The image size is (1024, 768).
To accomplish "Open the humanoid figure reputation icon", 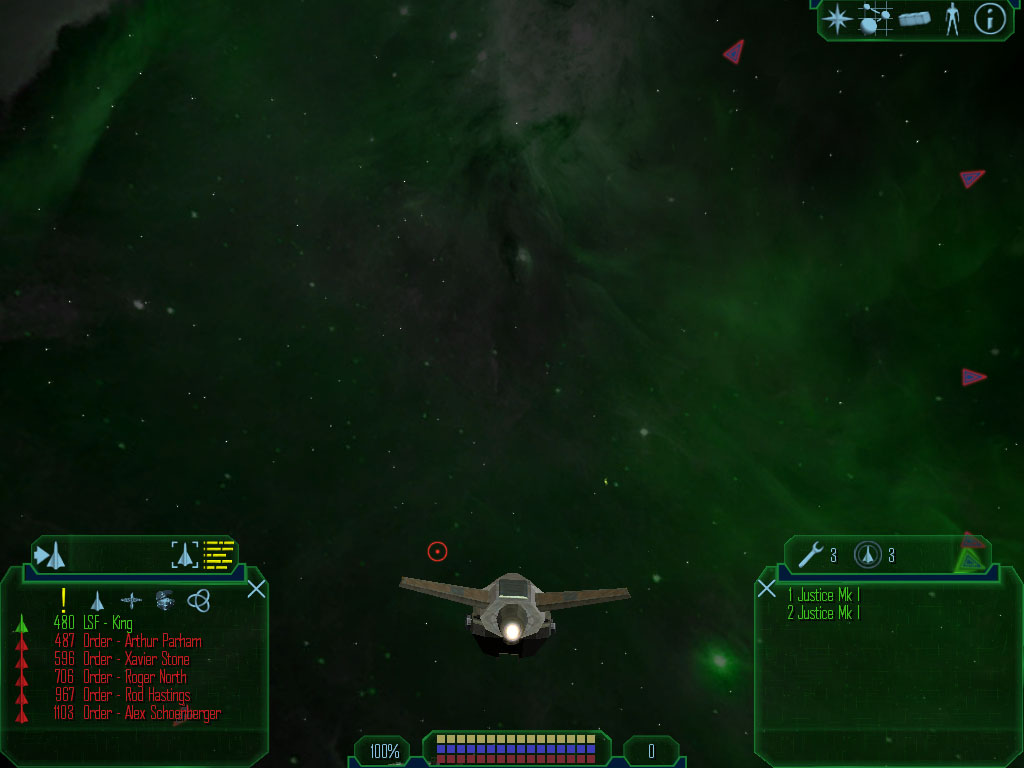I will click(952, 18).
